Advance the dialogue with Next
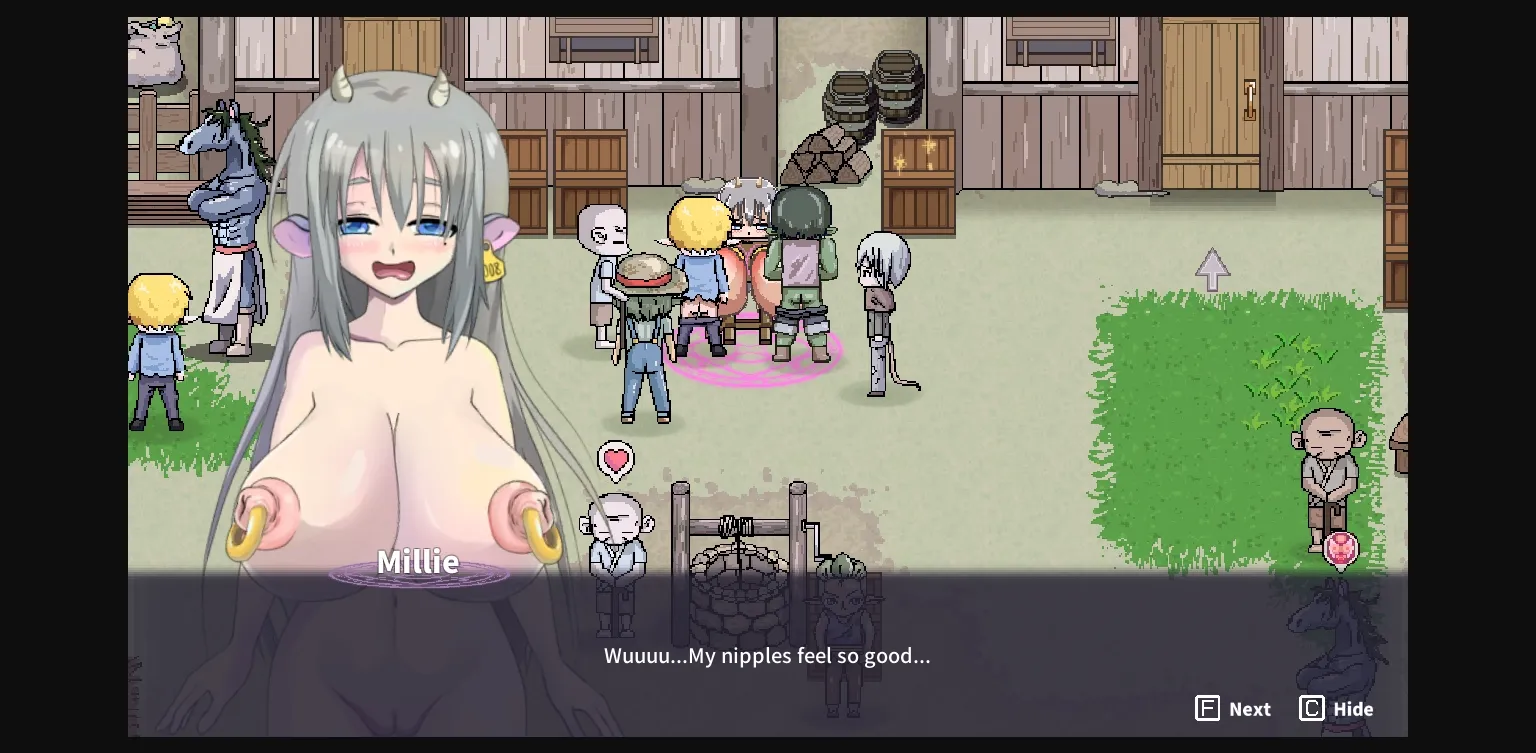Viewport: 1536px width, 753px height. [x=1233, y=708]
